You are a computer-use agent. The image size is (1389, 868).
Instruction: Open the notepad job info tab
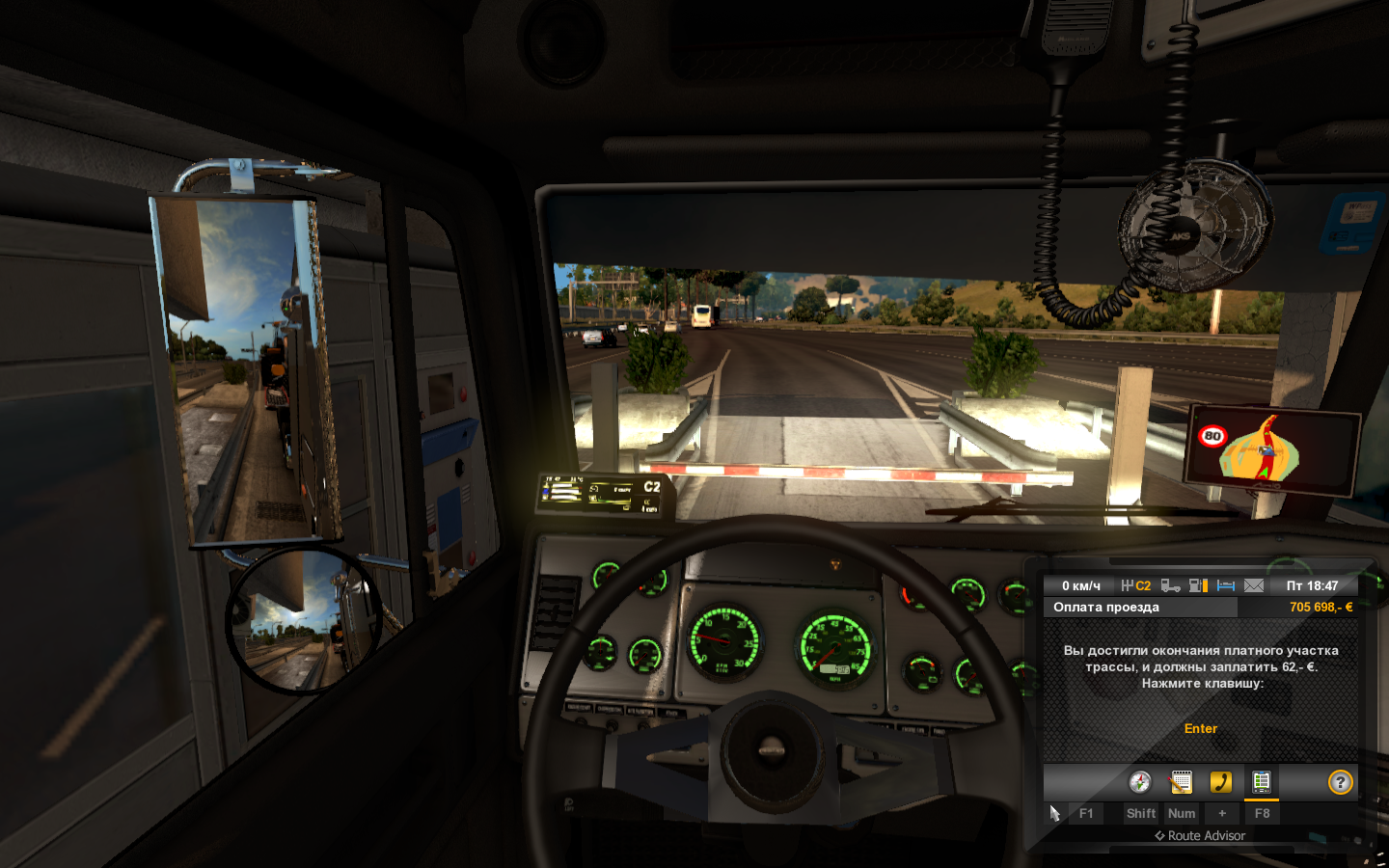click(x=1181, y=782)
